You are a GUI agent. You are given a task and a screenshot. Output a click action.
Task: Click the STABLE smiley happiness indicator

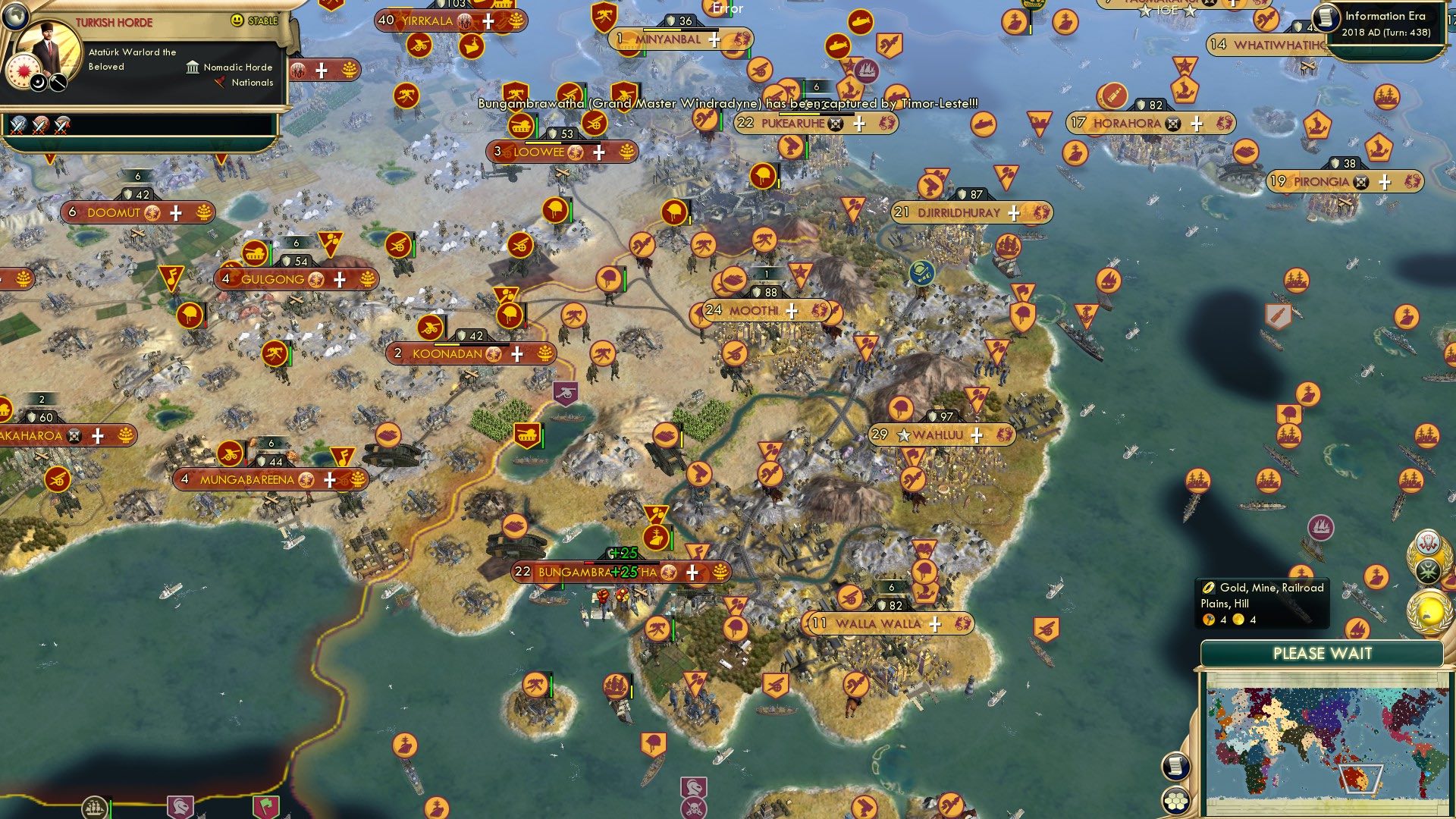click(237, 20)
